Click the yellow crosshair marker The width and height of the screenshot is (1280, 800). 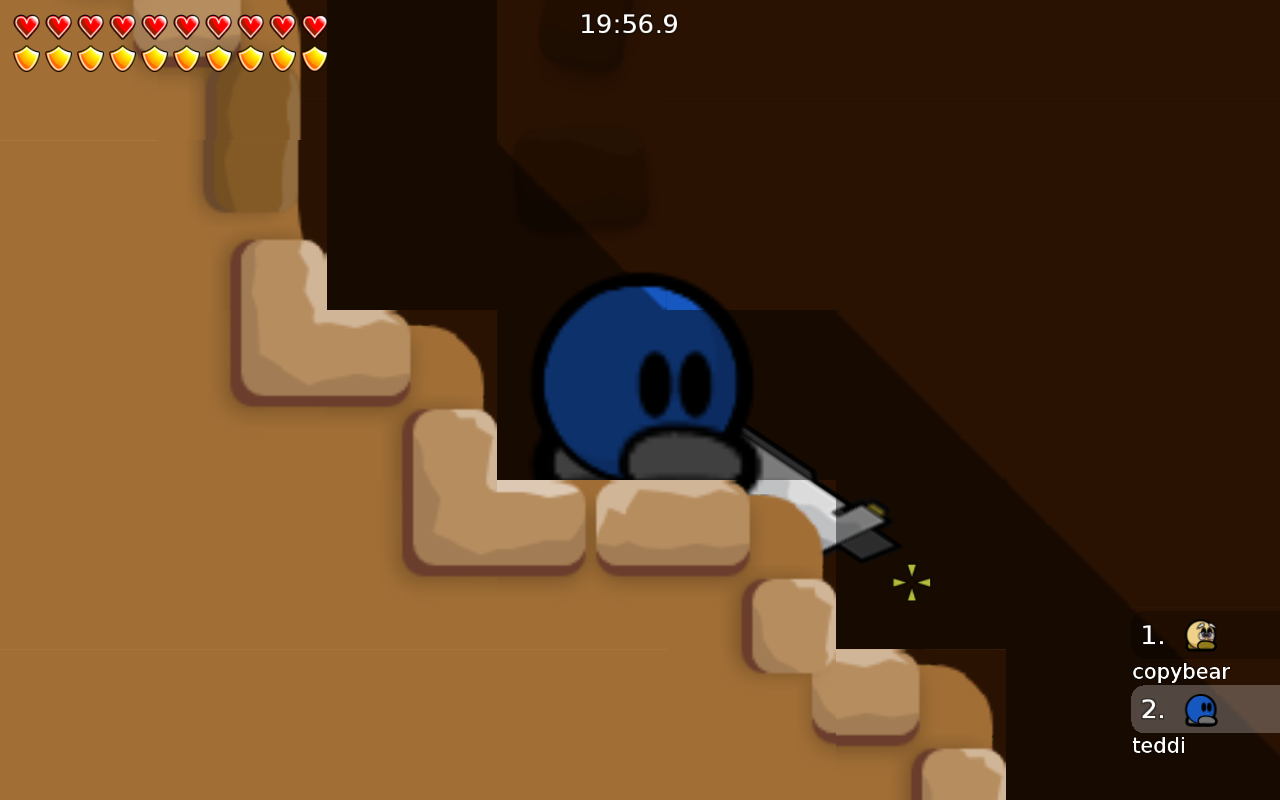(910, 582)
